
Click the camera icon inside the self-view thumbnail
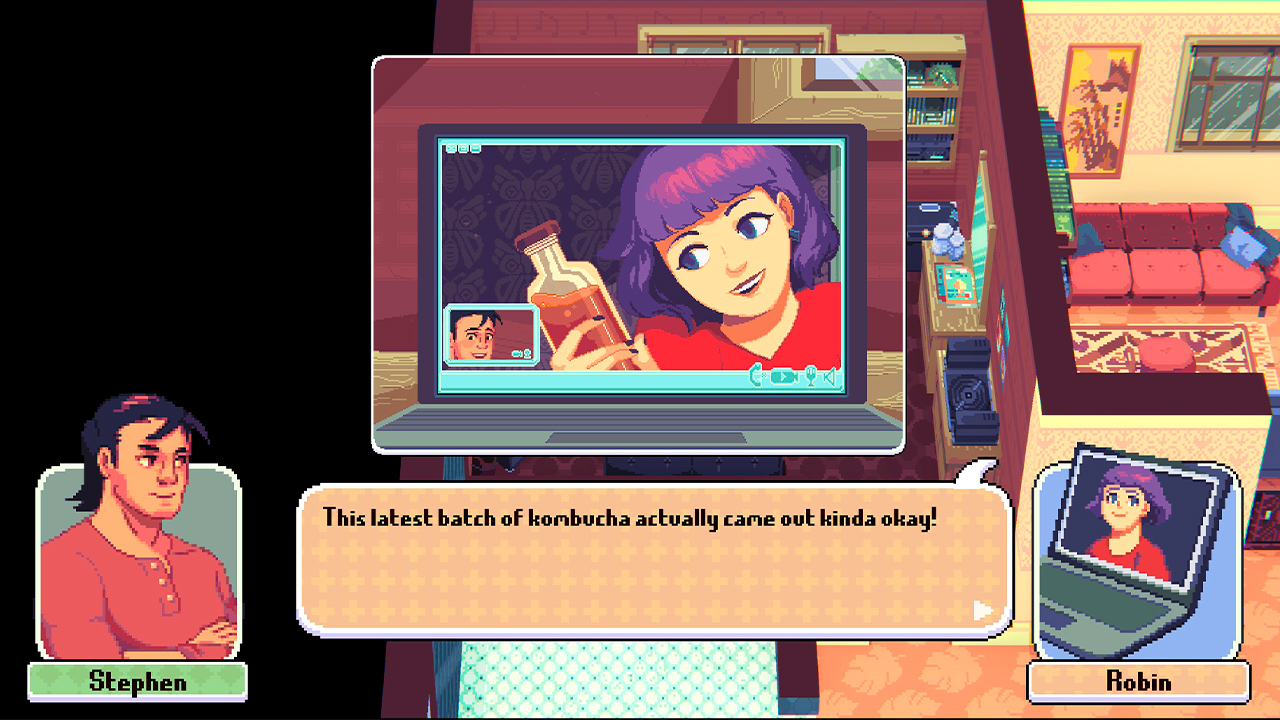coord(517,353)
